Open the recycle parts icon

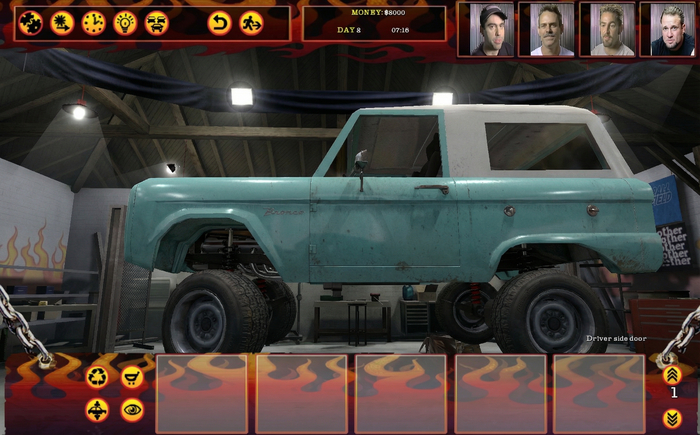point(97,377)
